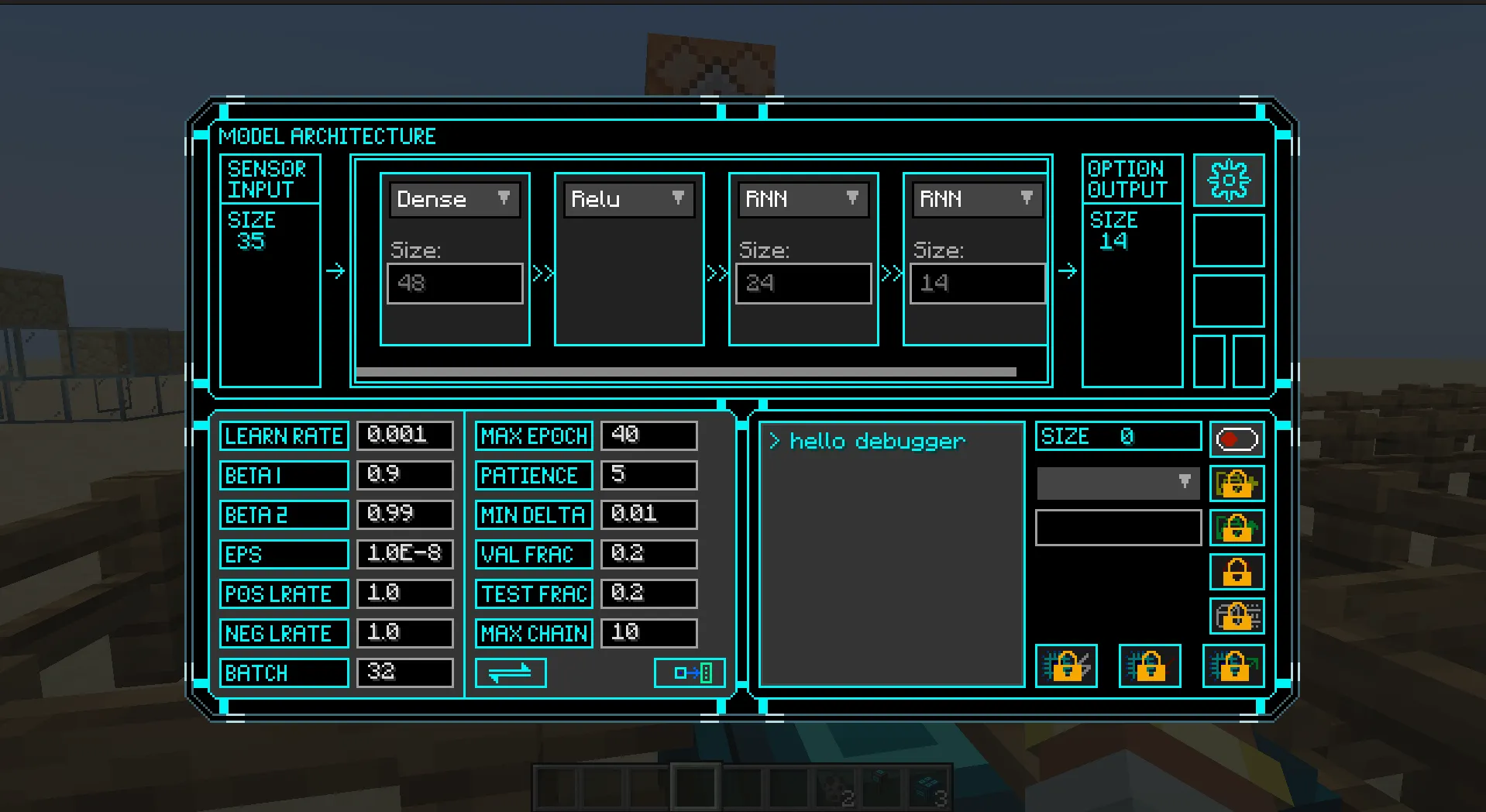Click the plain yellow padlock toggle

coord(1236,573)
